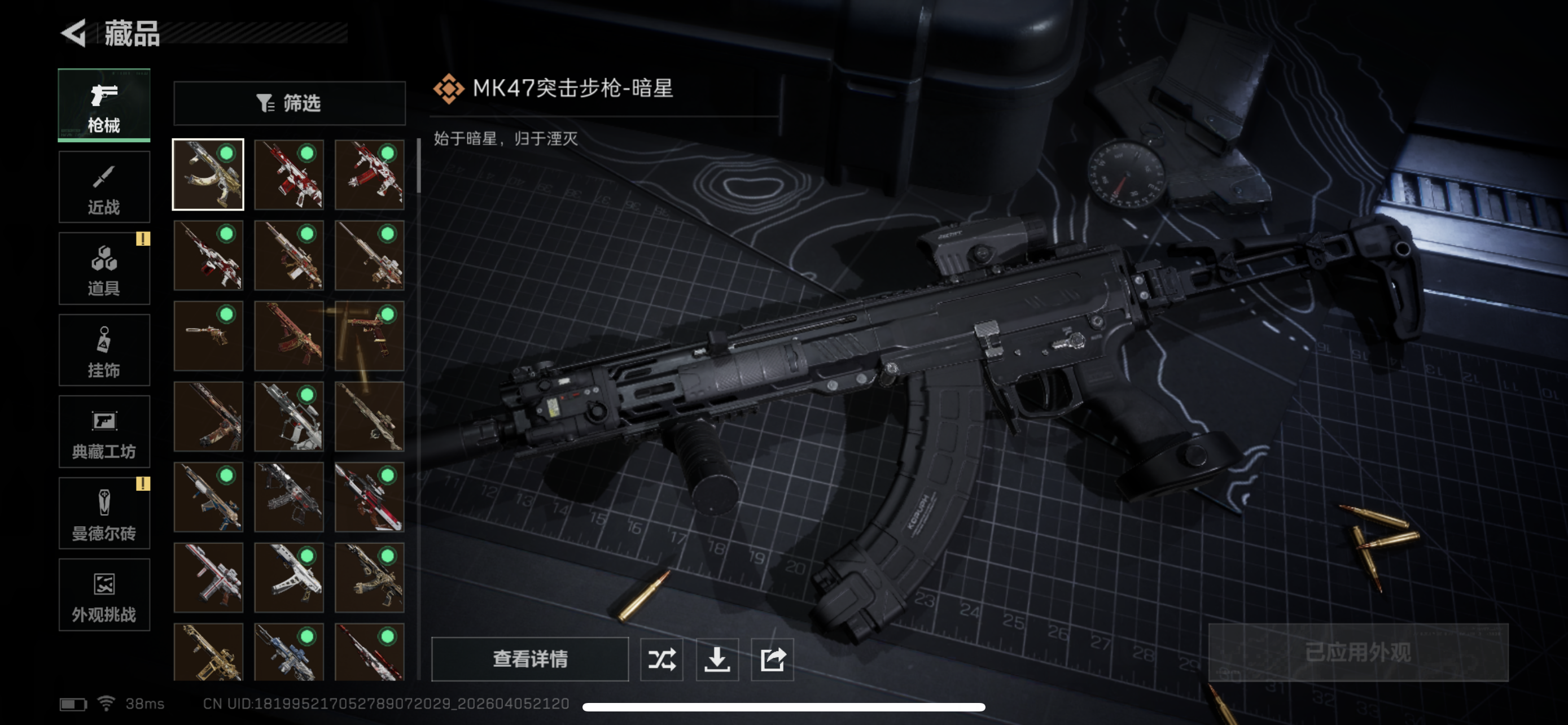
Task: Tap the white home indicator bar
Action: [784, 707]
